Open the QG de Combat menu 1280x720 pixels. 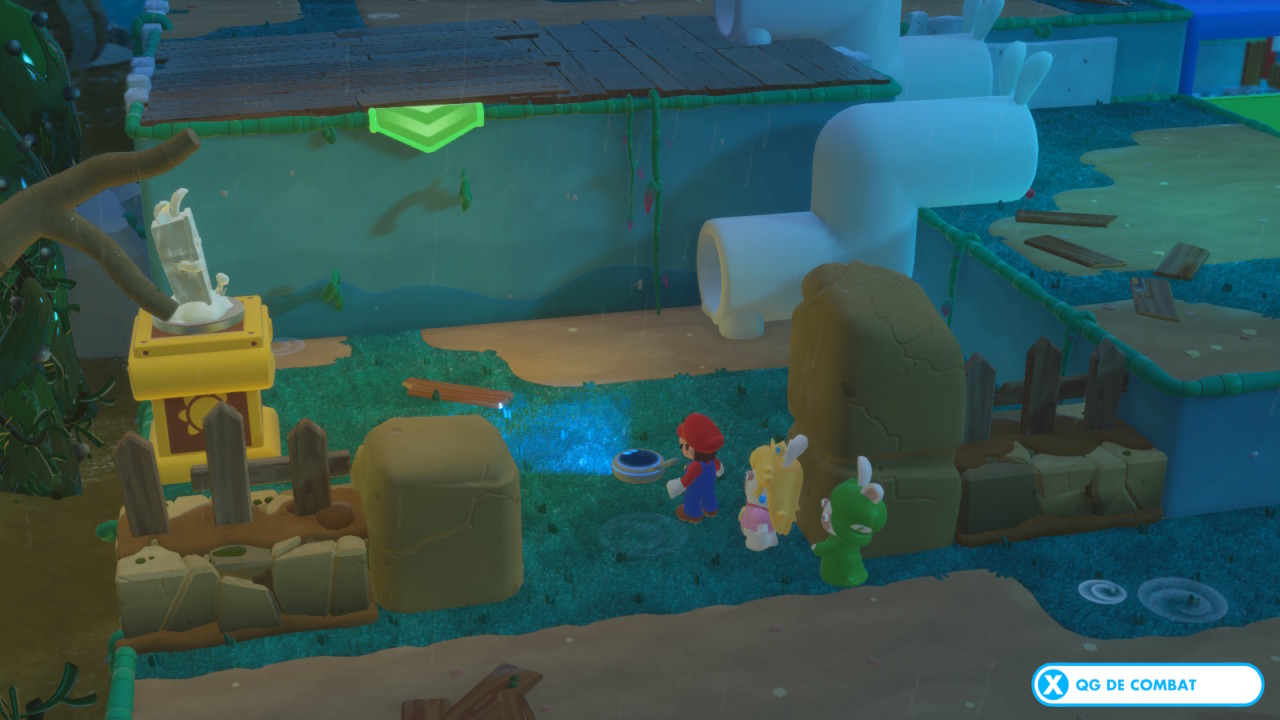(1147, 685)
